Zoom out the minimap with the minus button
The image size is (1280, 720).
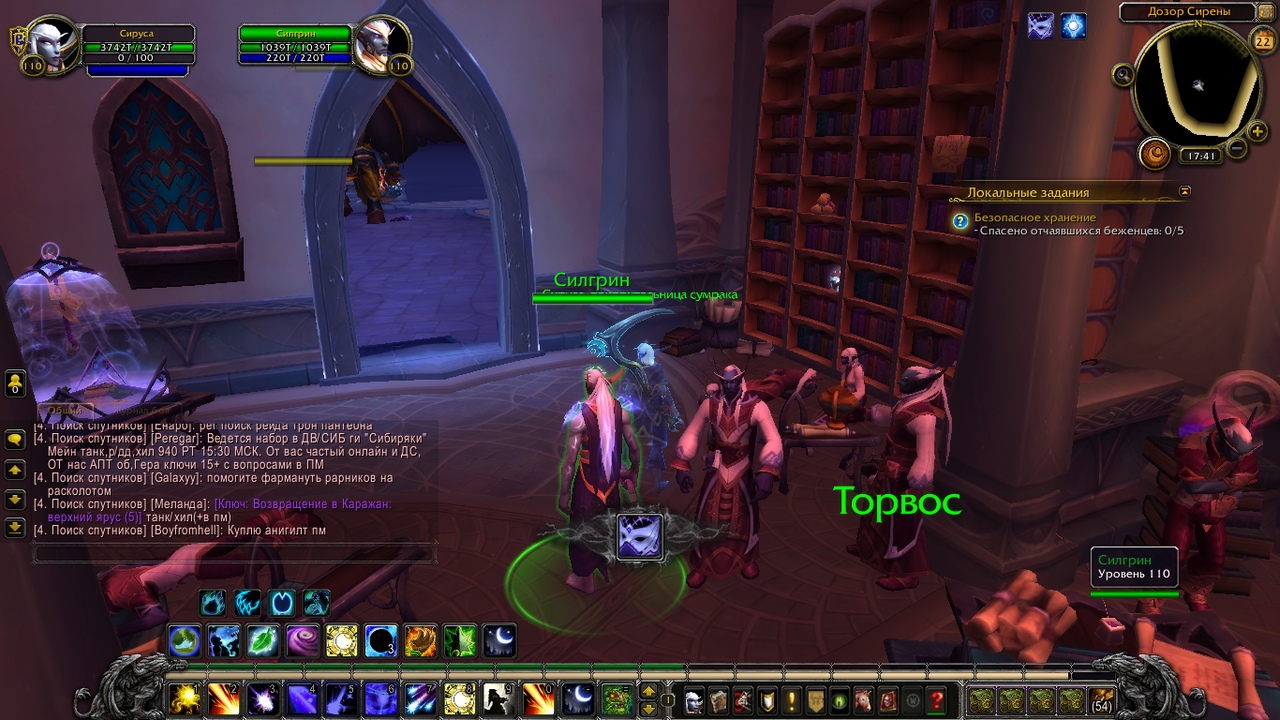coord(1236,149)
